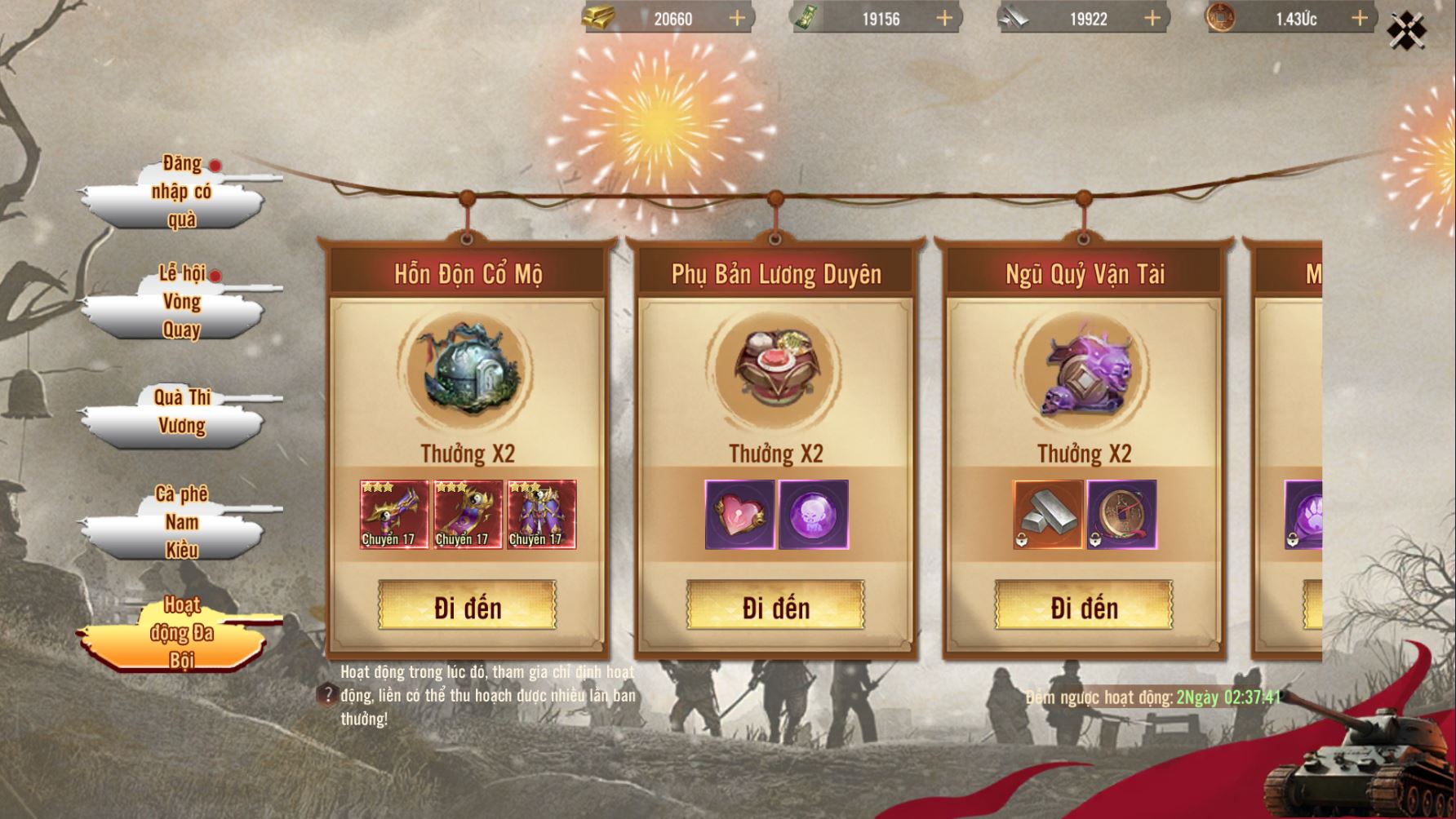This screenshot has width=1456, height=819.
Task: Choose the Hoạt động Đa Bội tab
Action: [x=181, y=633]
